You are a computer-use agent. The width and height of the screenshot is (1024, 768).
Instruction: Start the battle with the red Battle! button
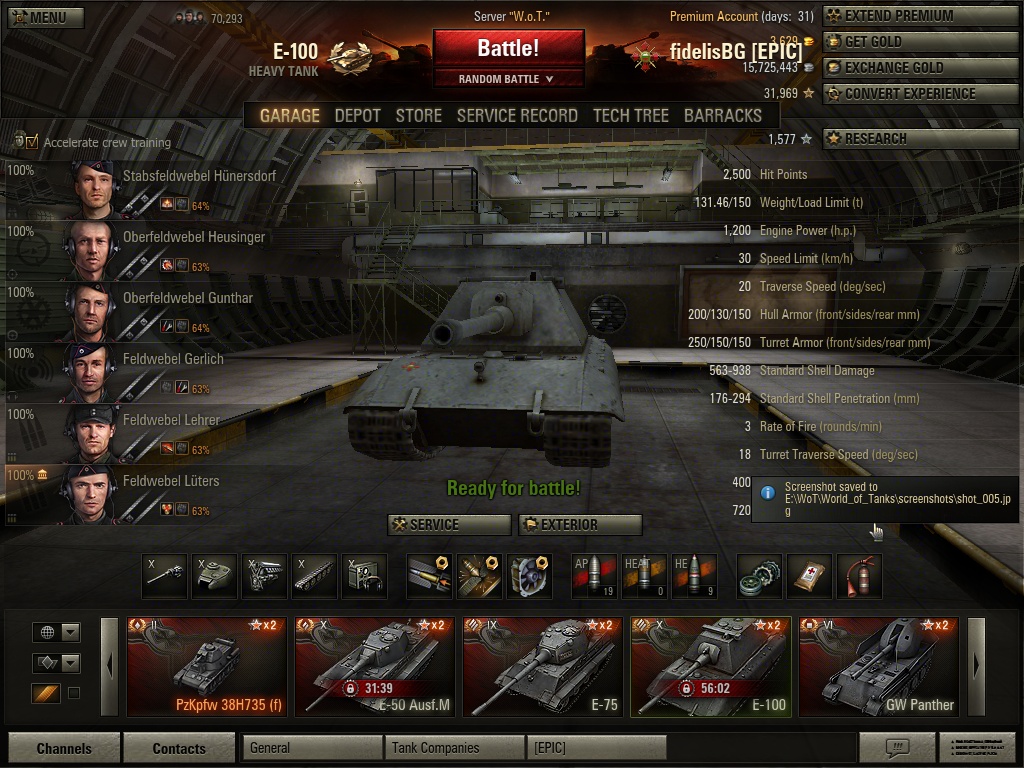[508, 48]
